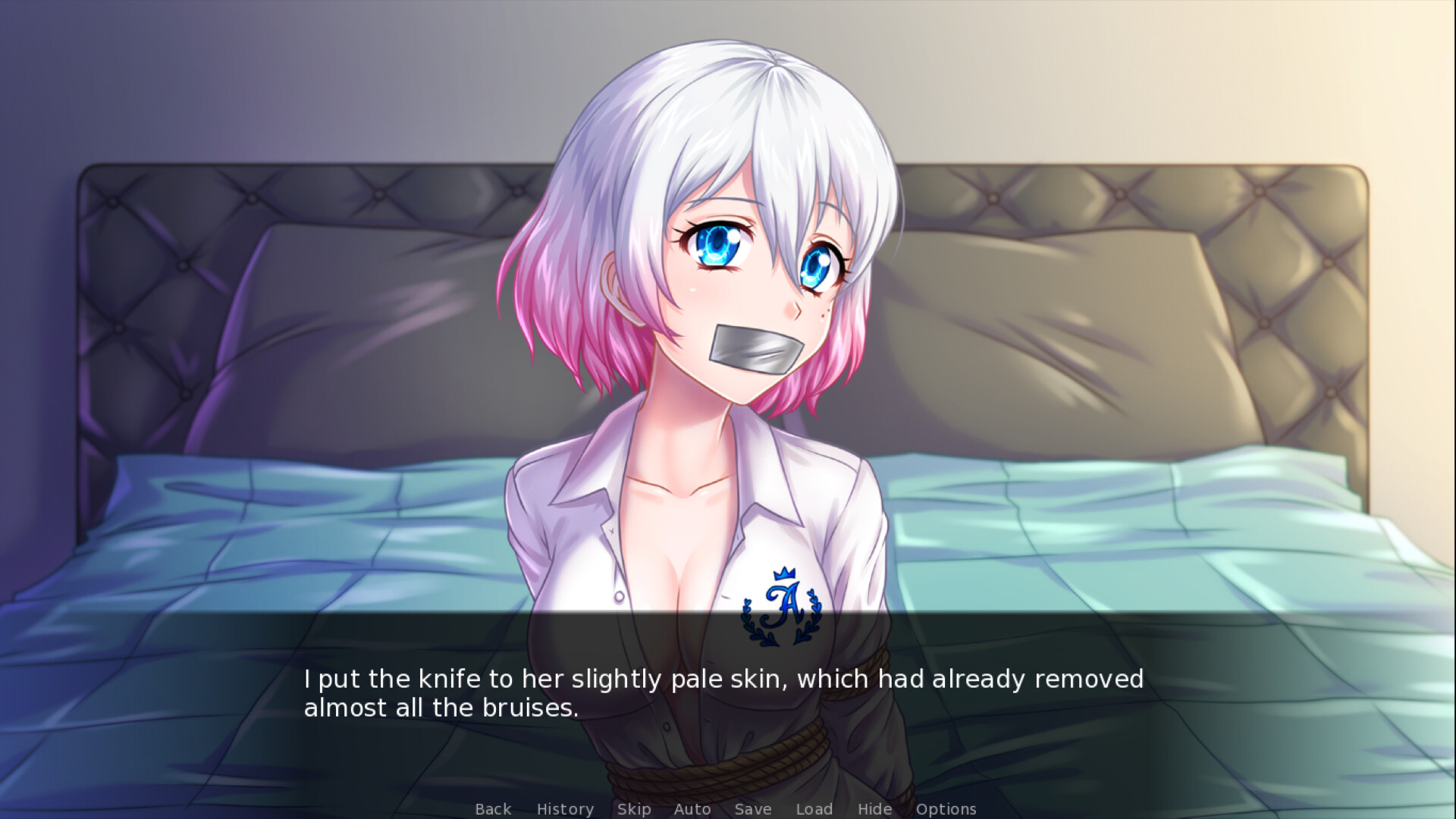Go Back to the previous dialogue line
1456x819 pixels.
pyautogui.click(x=493, y=809)
